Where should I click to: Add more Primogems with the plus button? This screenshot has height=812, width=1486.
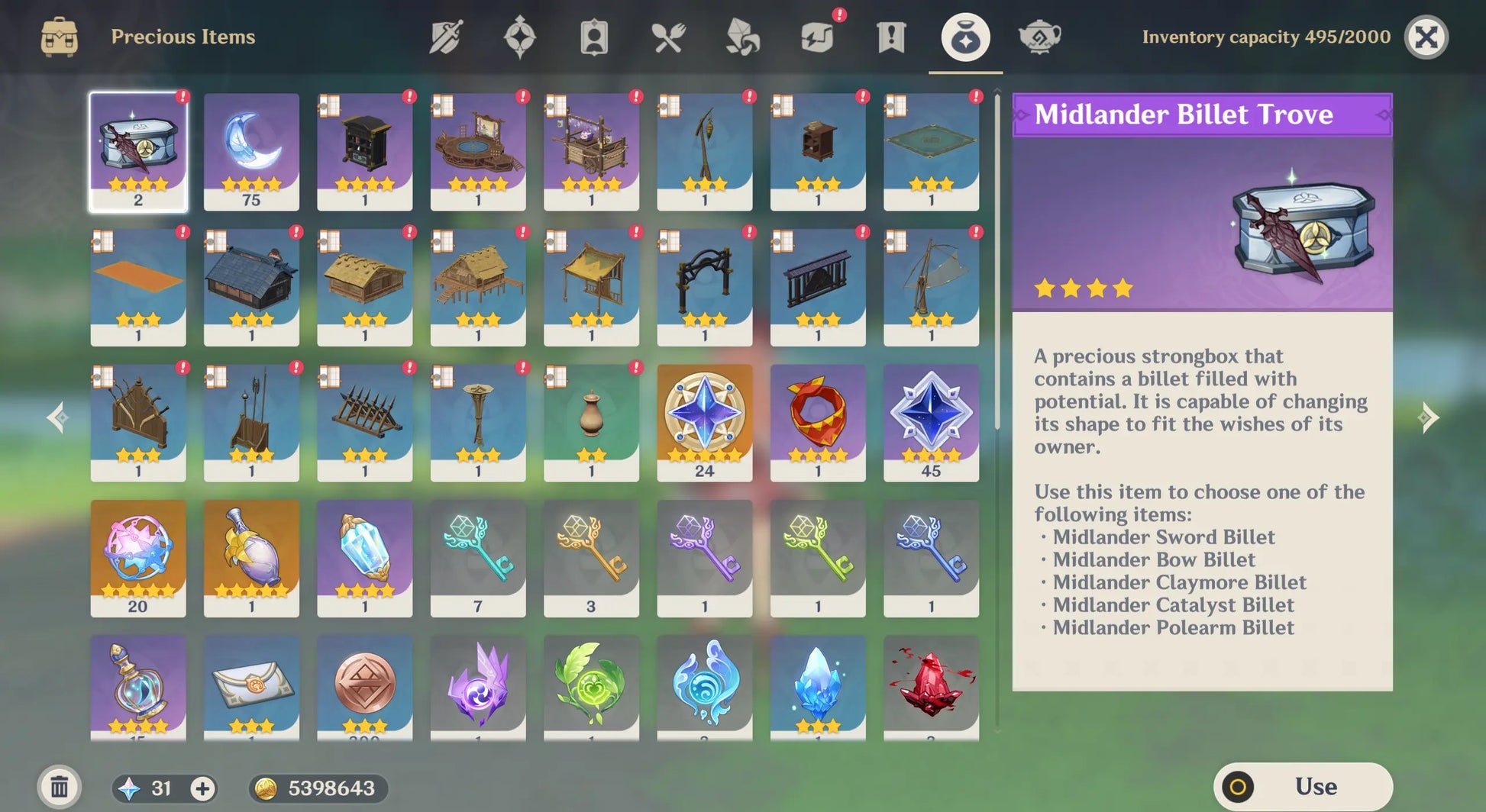point(202,788)
